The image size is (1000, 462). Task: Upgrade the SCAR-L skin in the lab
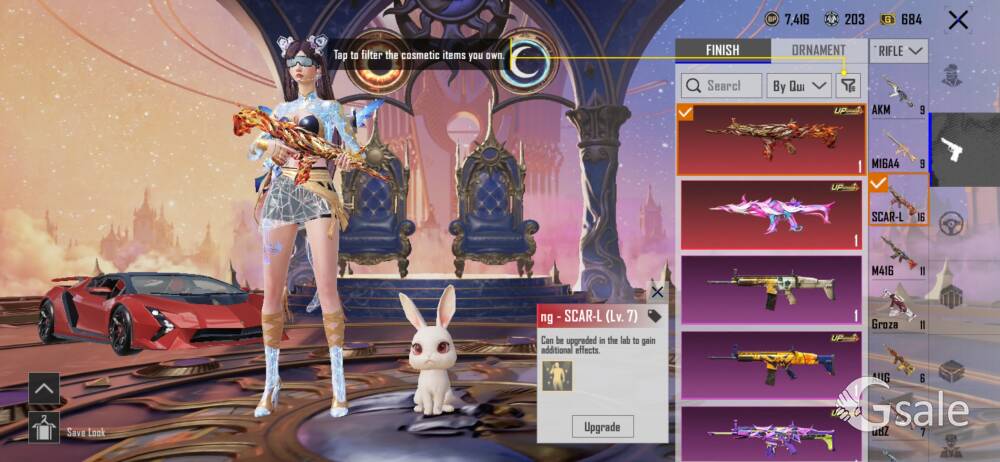coord(602,427)
